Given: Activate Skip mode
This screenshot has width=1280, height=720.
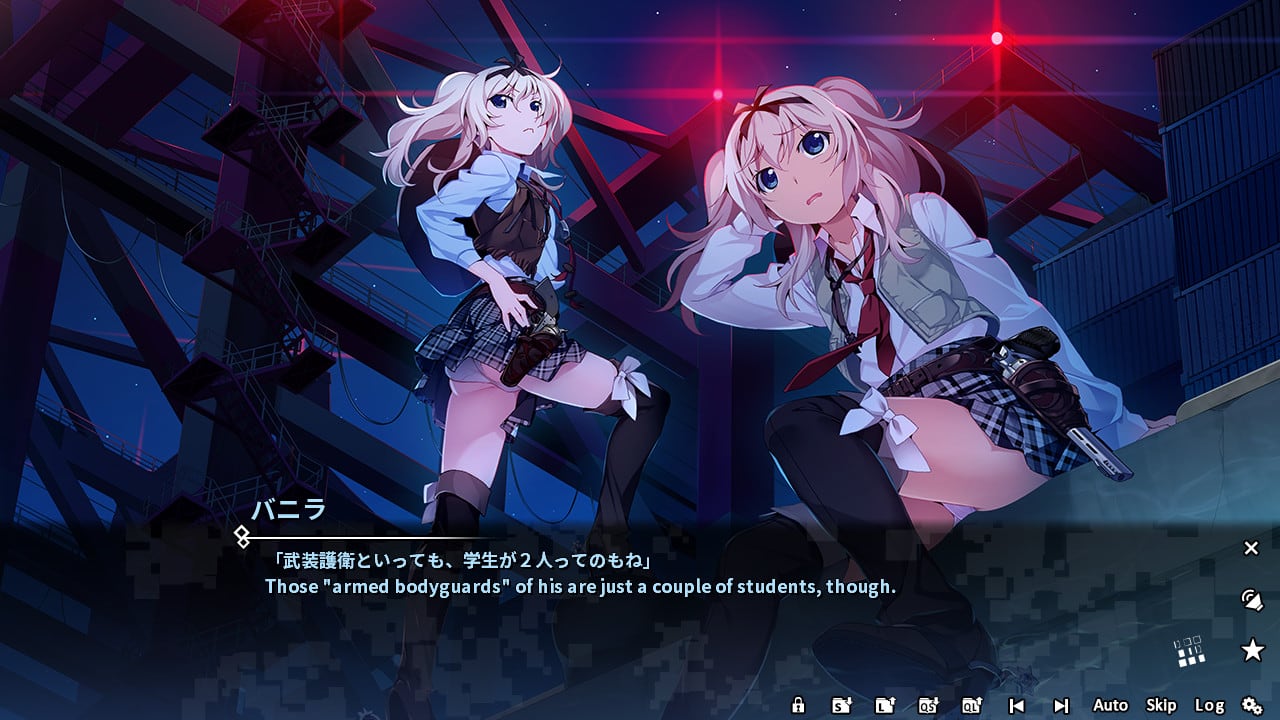Looking at the screenshot, I should coord(1161,705).
